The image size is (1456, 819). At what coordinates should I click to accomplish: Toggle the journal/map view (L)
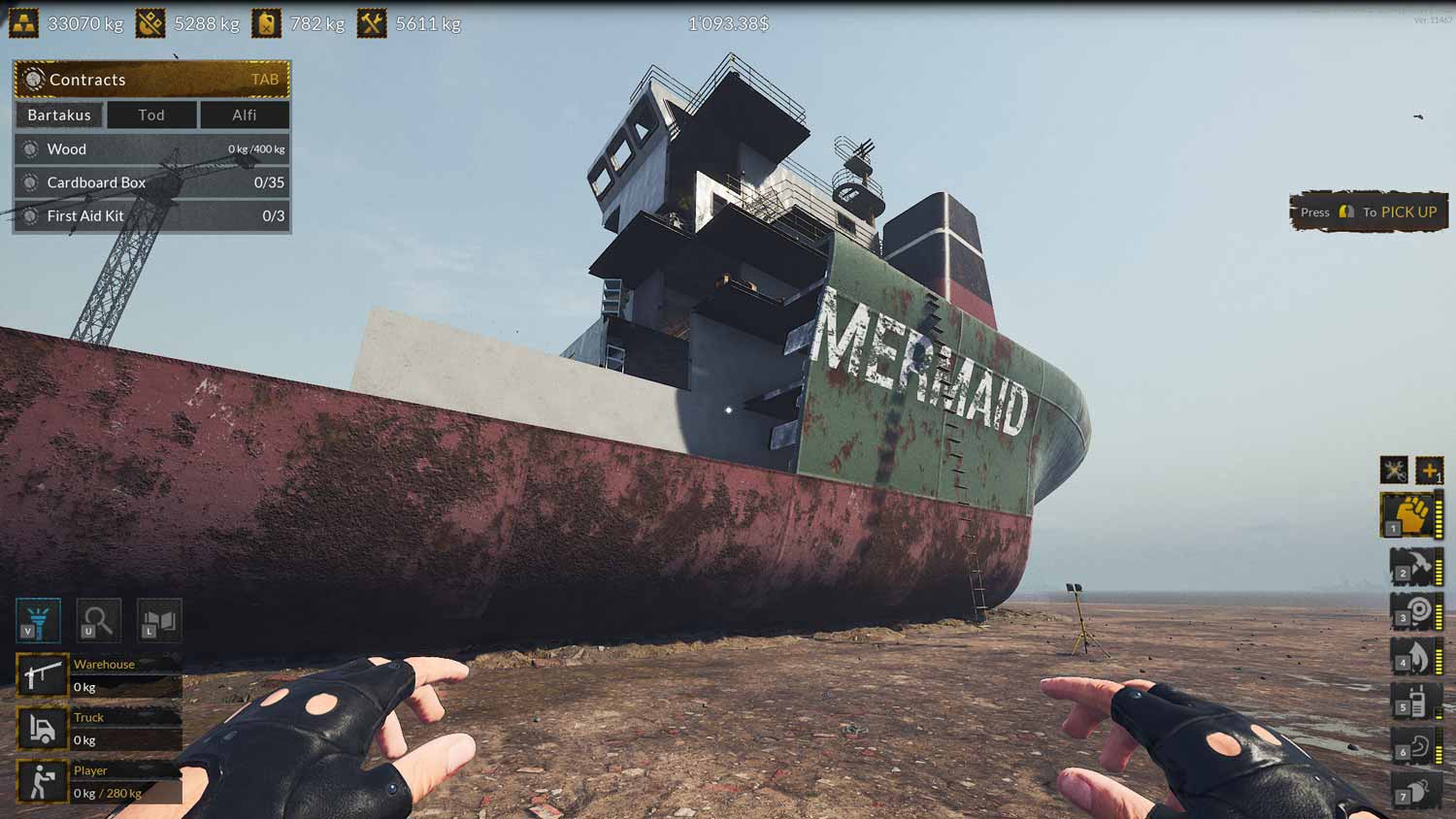[x=159, y=619]
